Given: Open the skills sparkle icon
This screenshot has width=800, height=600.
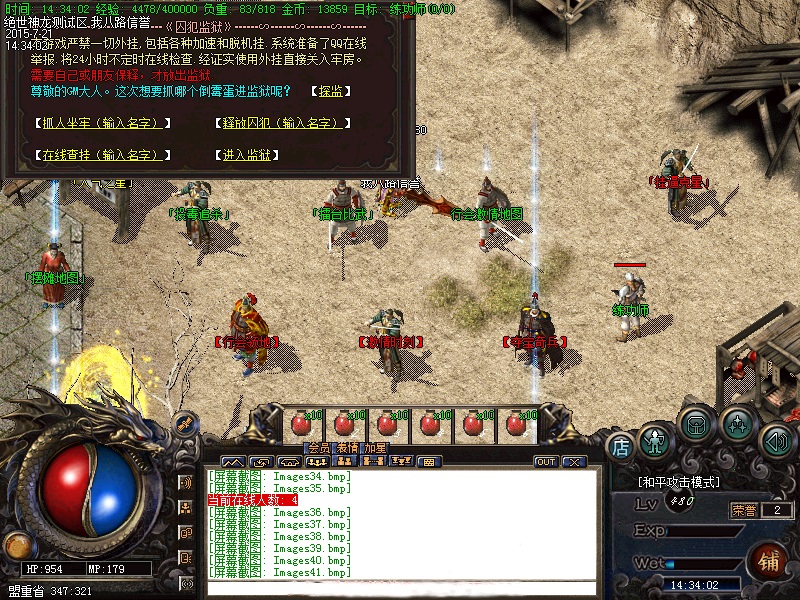Looking at the screenshot, I should pos(738,424).
